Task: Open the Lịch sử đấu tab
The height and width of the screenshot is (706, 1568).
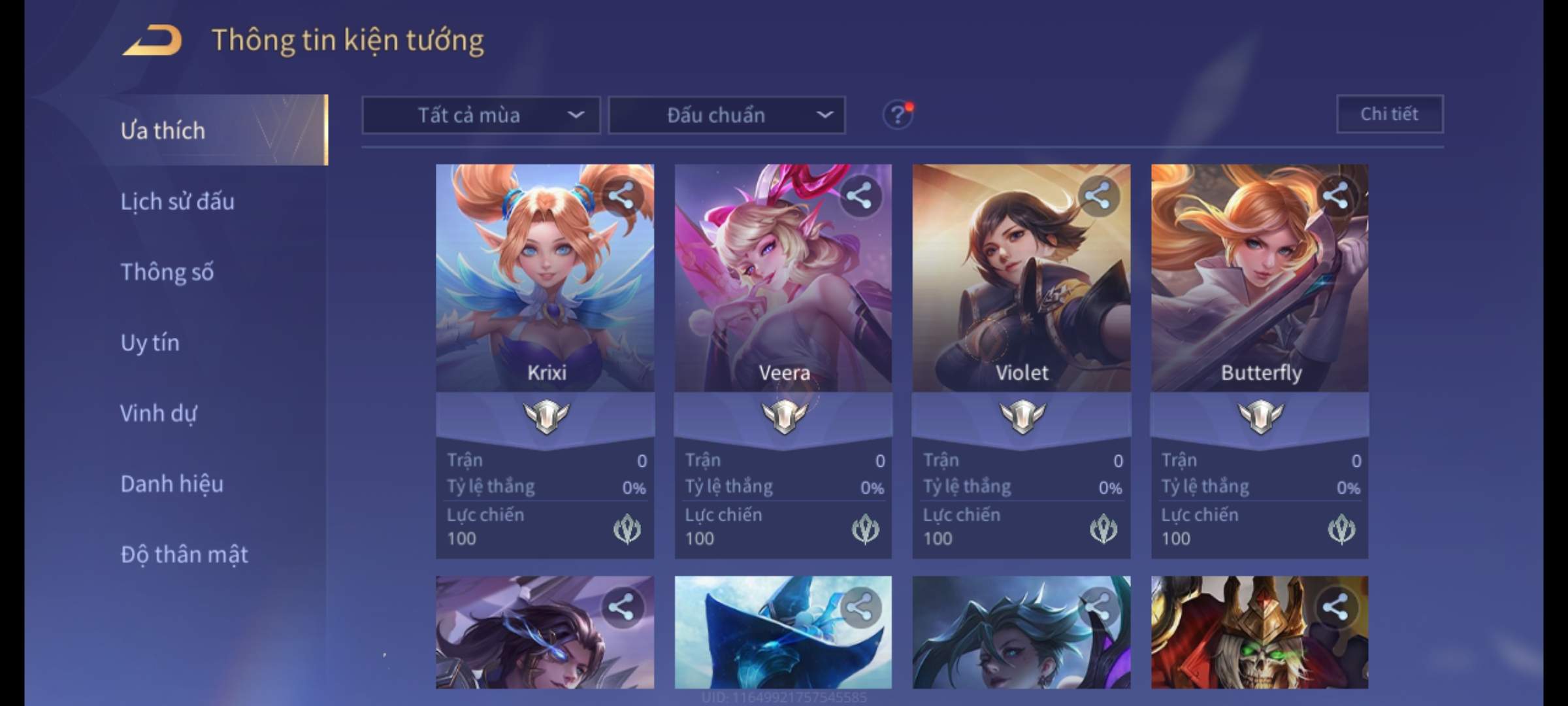Action: pyautogui.click(x=177, y=201)
